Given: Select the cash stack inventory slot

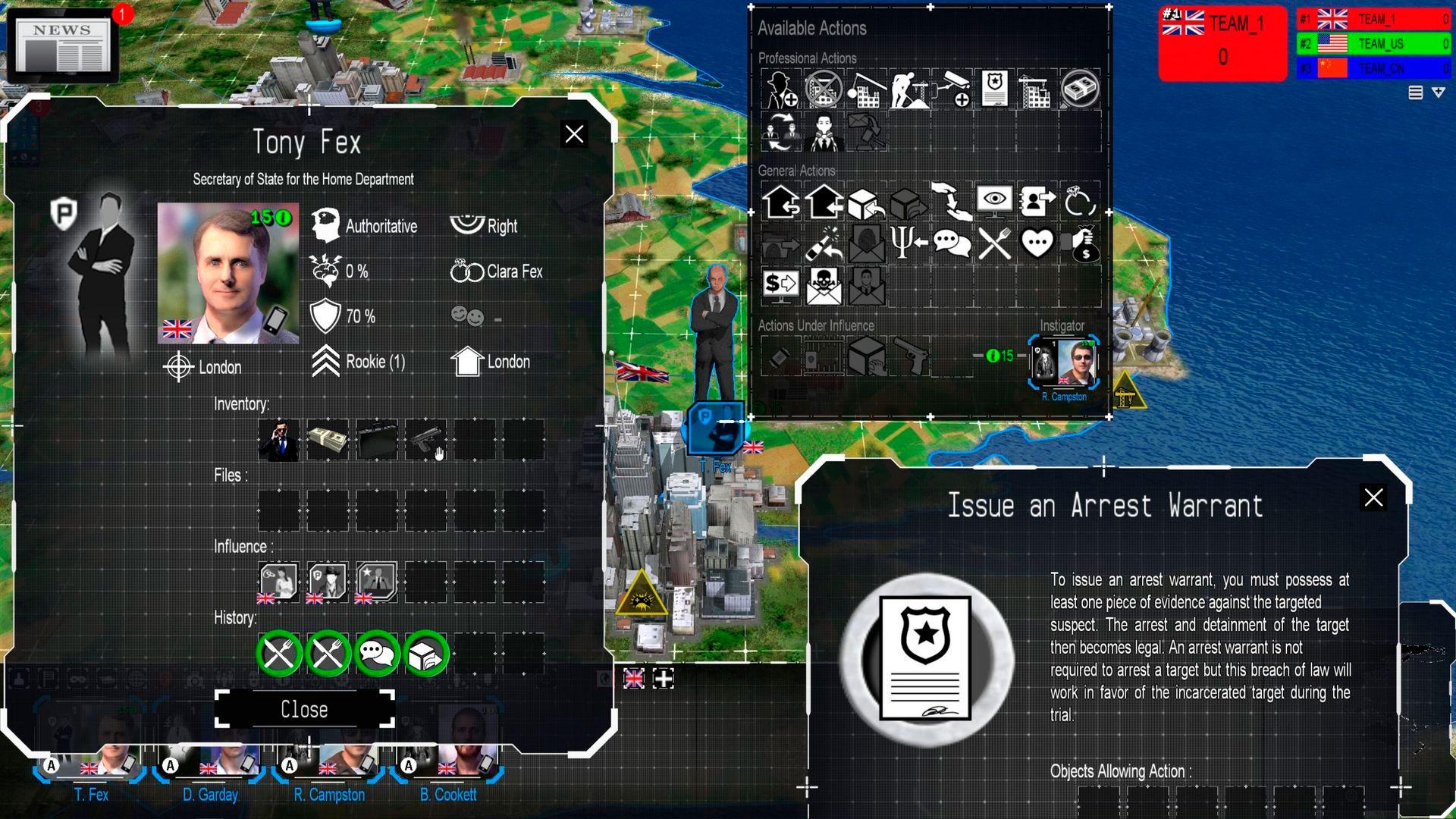Looking at the screenshot, I should click(x=328, y=440).
